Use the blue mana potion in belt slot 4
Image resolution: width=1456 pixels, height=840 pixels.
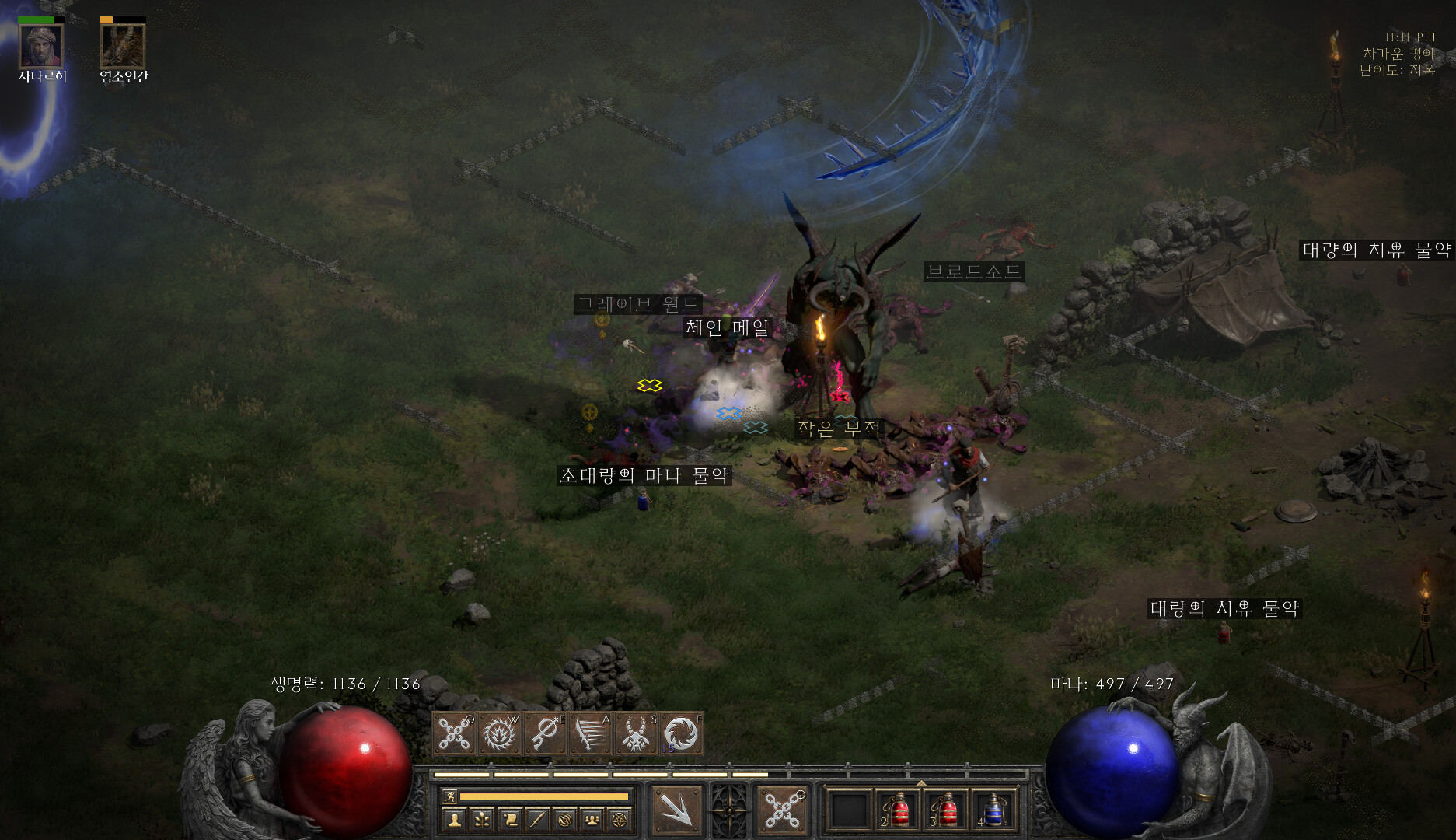click(x=993, y=810)
